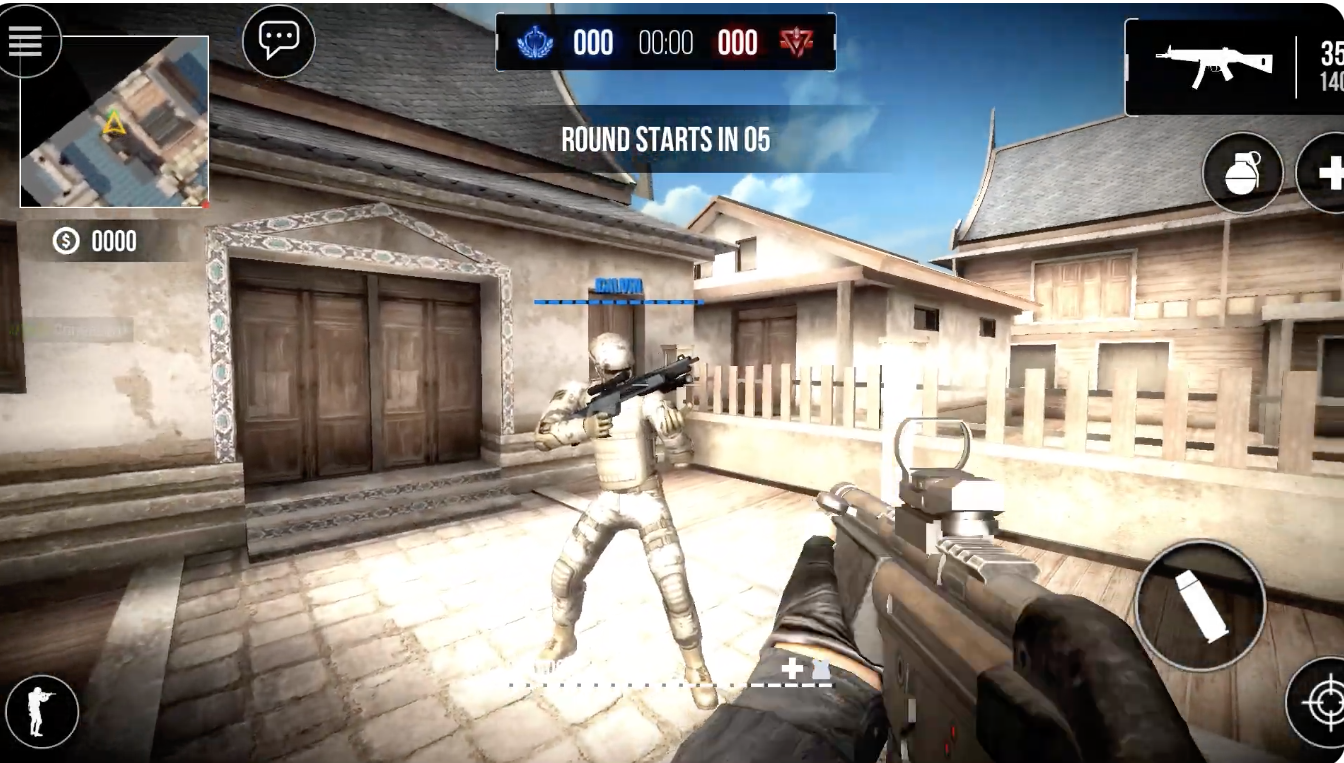
Task: Tap the ROUND STARTS IN 05 banner
Action: click(x=668, y=140)
